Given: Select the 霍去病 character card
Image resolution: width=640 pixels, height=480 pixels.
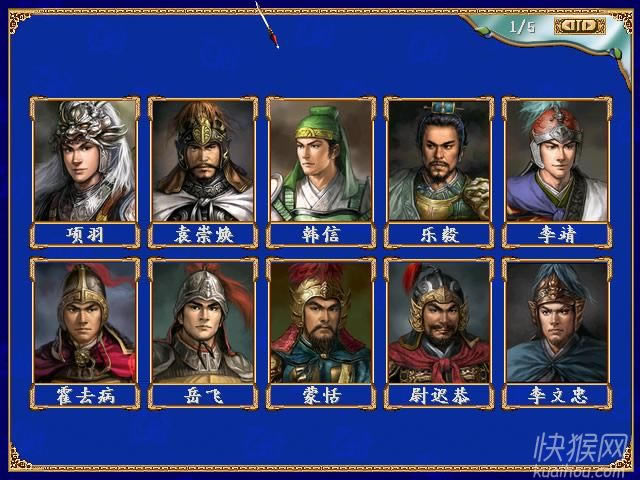Looking at the screenshot, I should pyautogui.click(x=85, y=321).
